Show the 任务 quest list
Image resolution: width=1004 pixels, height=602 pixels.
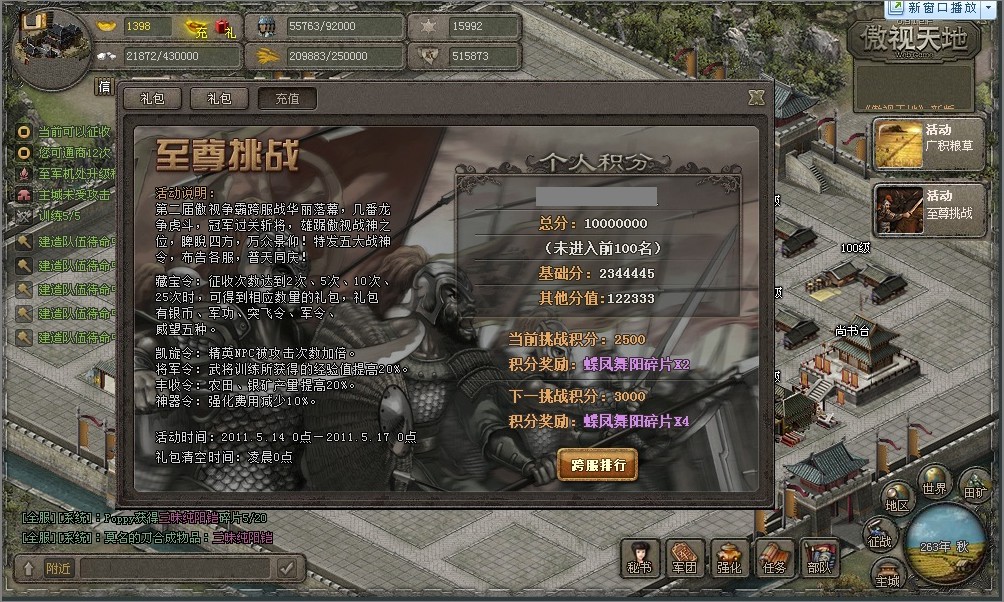[x=774, y=558]
